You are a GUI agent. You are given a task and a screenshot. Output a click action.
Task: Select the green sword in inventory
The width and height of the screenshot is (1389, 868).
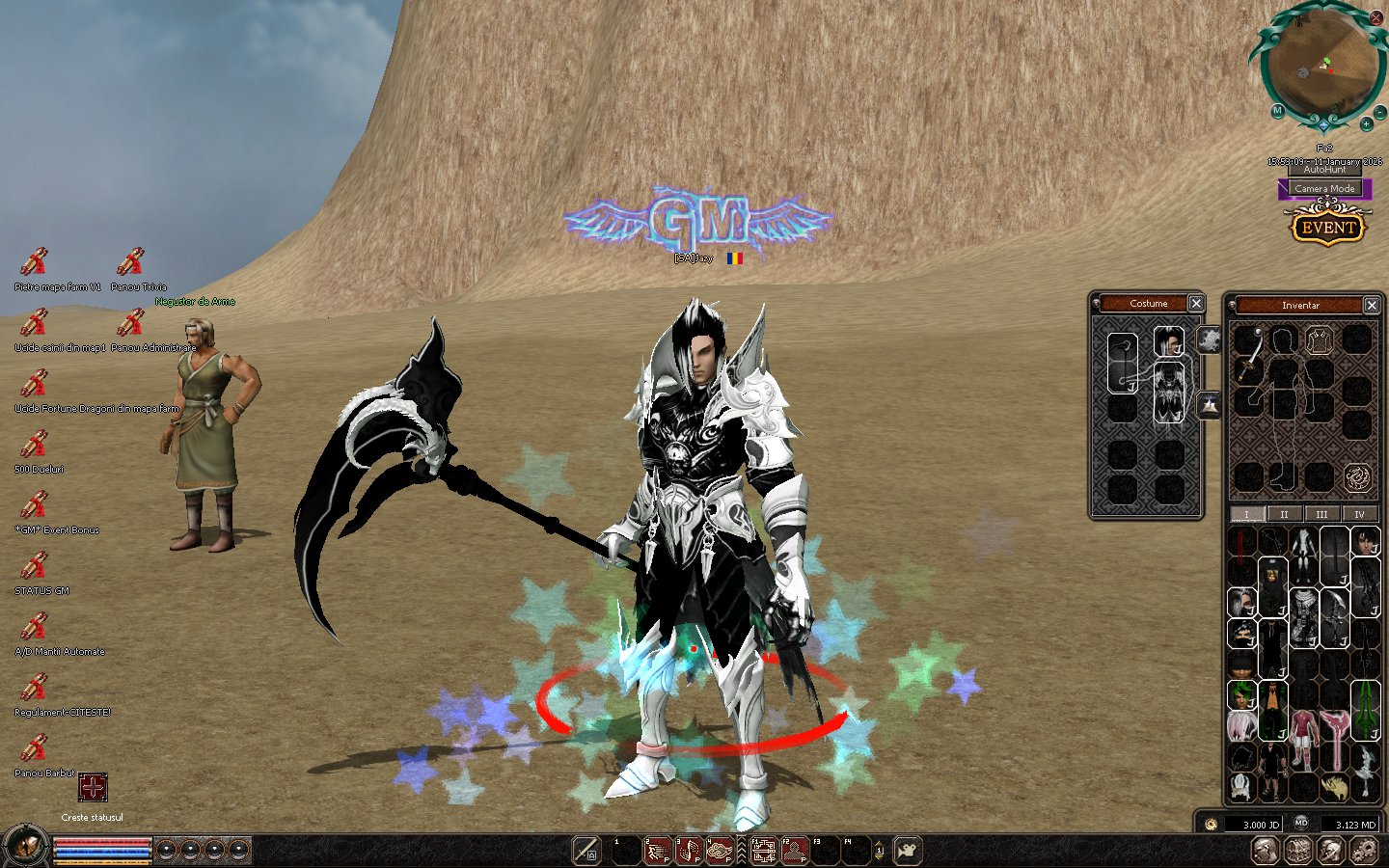(x=1365, y=709)
